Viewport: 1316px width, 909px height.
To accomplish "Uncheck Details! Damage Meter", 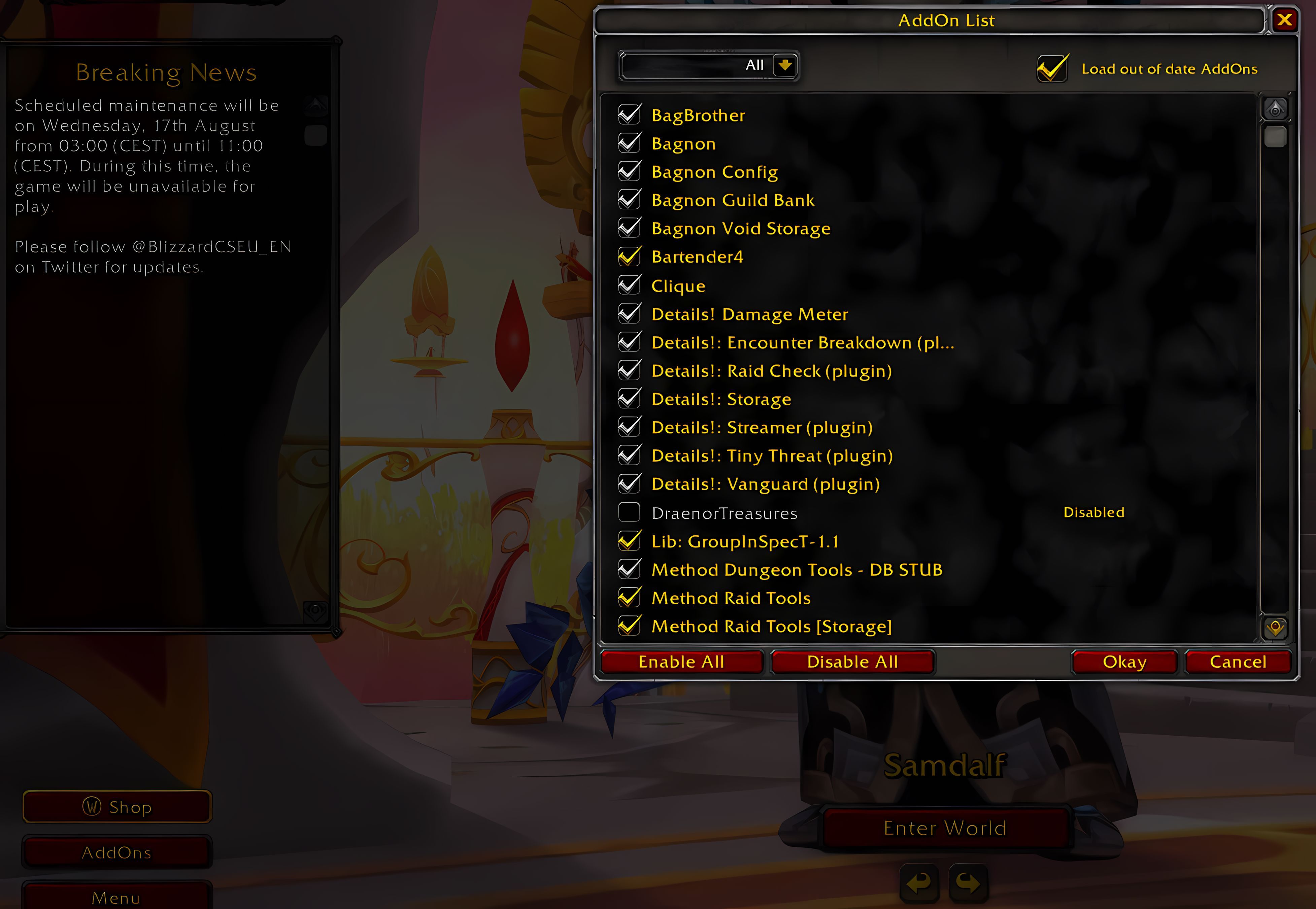I will coord(629,313).
